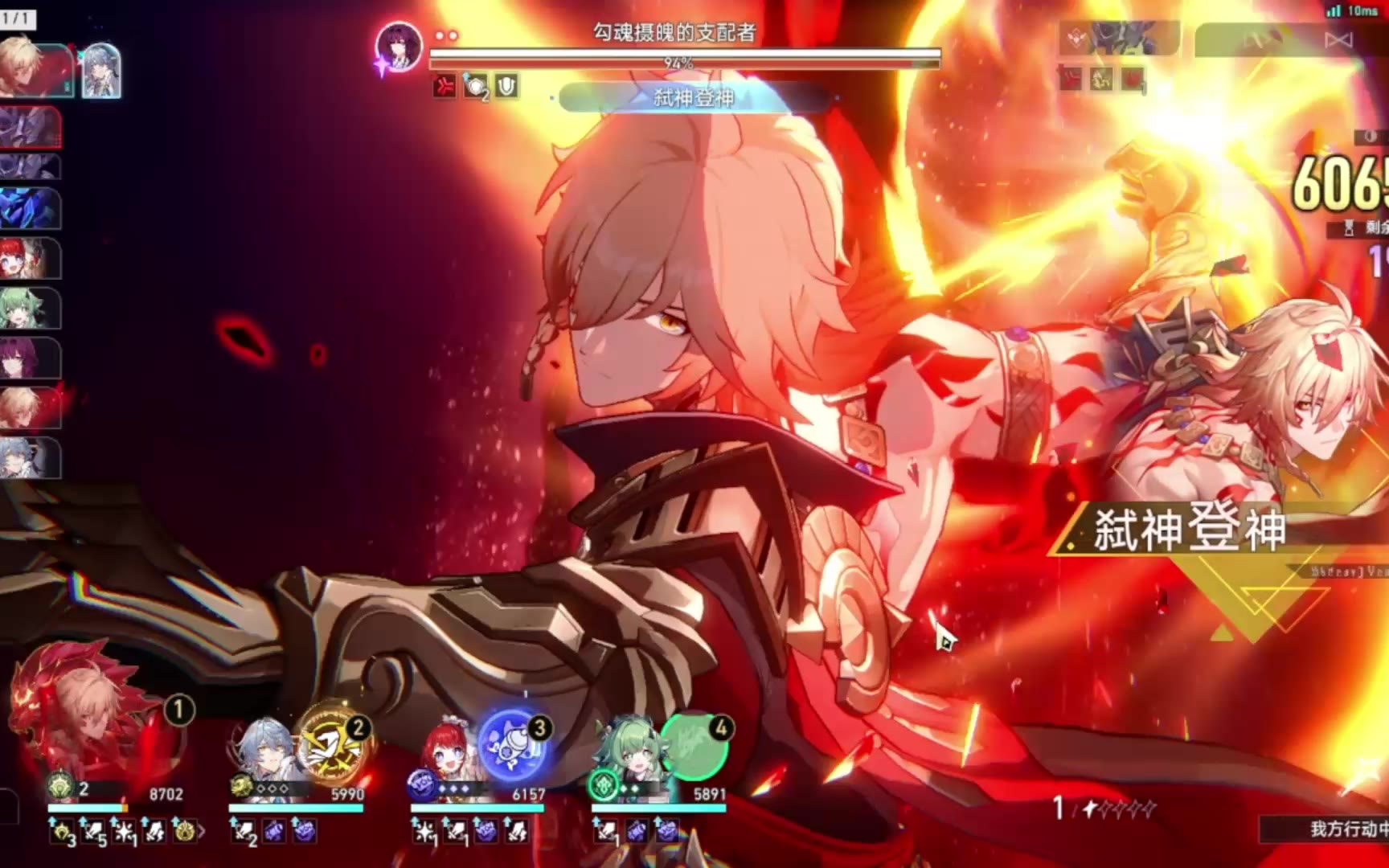
Task: Expand the first character's buff list arrow
Action: tap(202, 833)
